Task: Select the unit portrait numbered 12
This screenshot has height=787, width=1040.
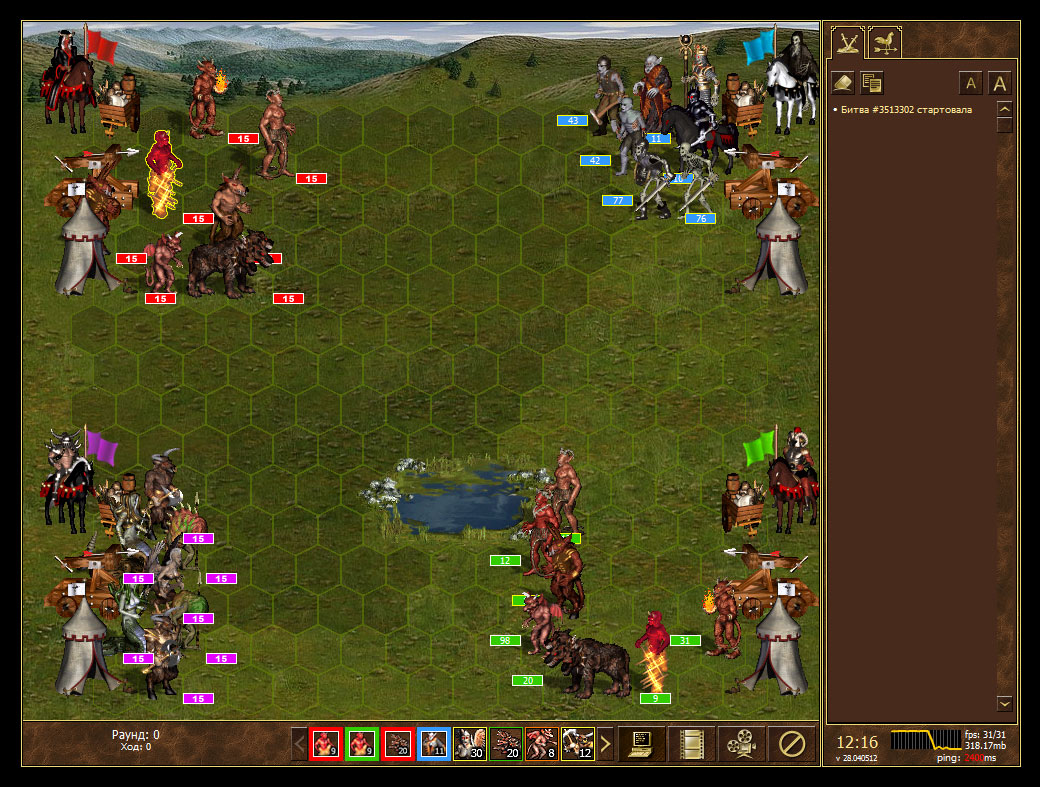Action: (577, 744)
